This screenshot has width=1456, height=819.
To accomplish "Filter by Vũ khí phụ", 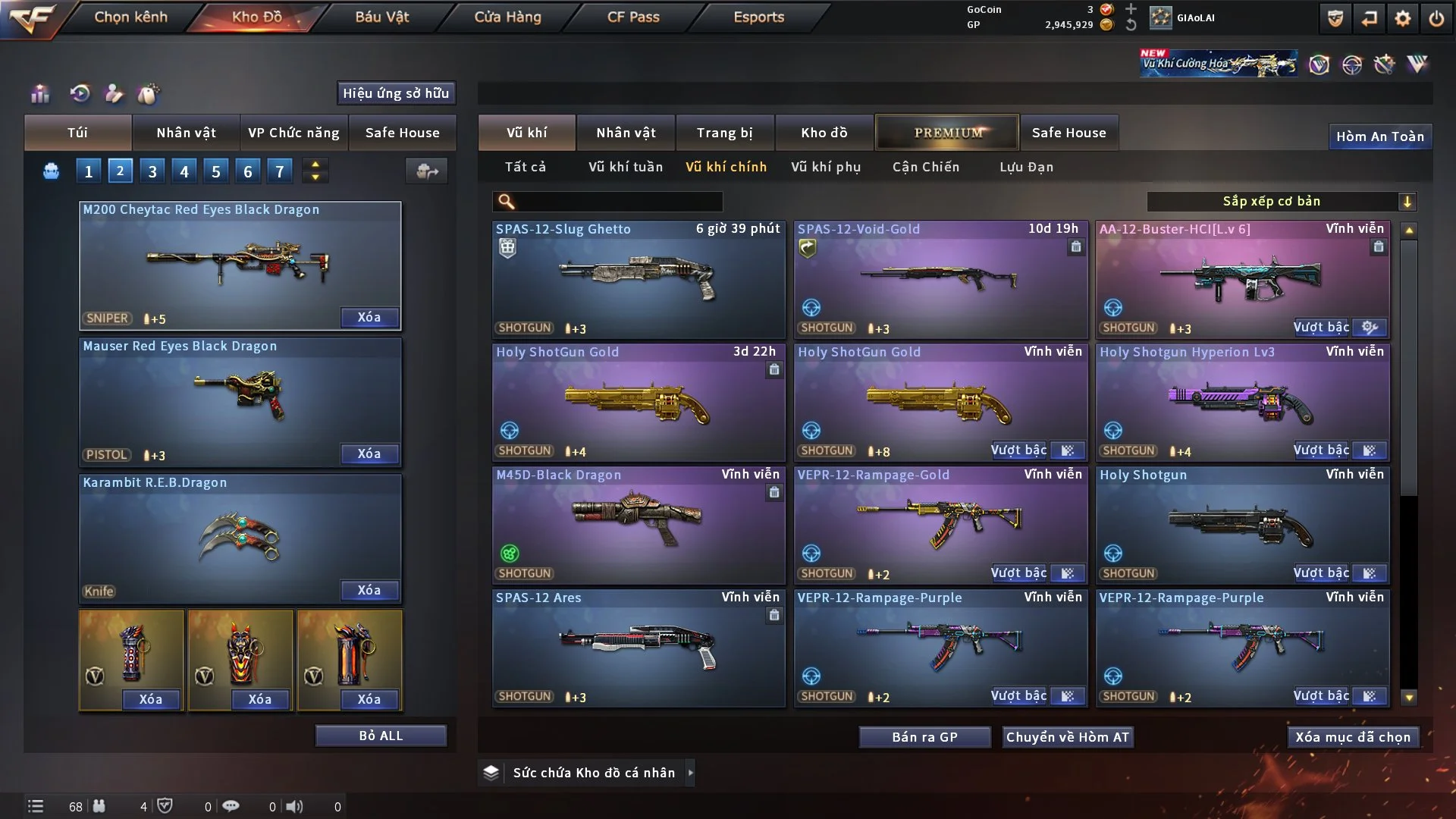I will point(825,167).
